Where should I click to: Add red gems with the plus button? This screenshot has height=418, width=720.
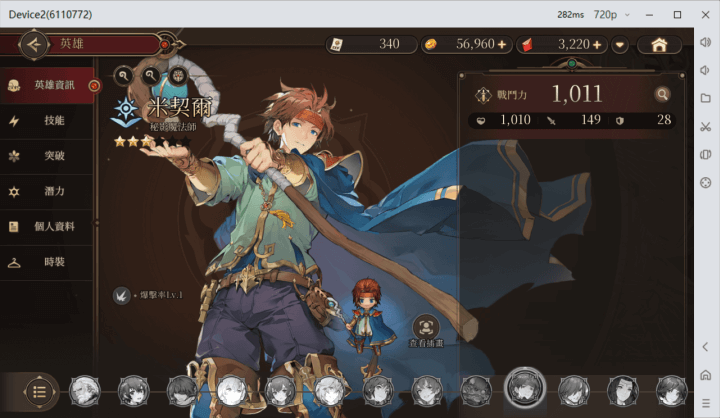coord(597,44)
